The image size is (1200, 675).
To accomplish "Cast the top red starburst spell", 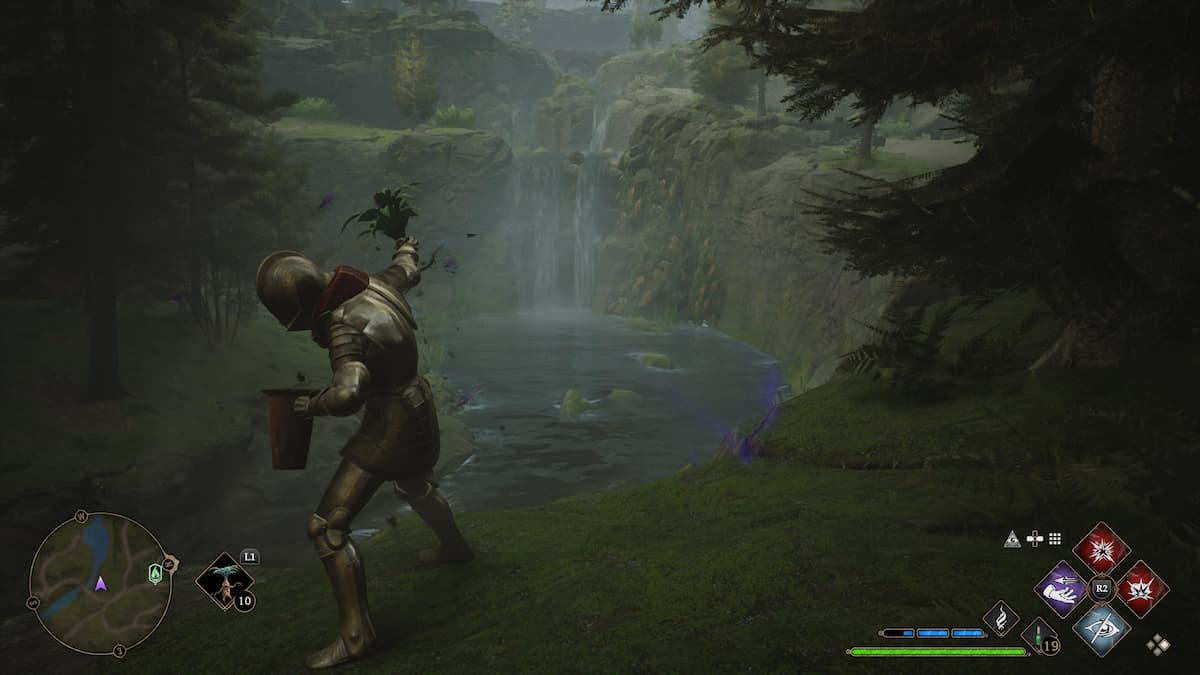I will 1101,548.
